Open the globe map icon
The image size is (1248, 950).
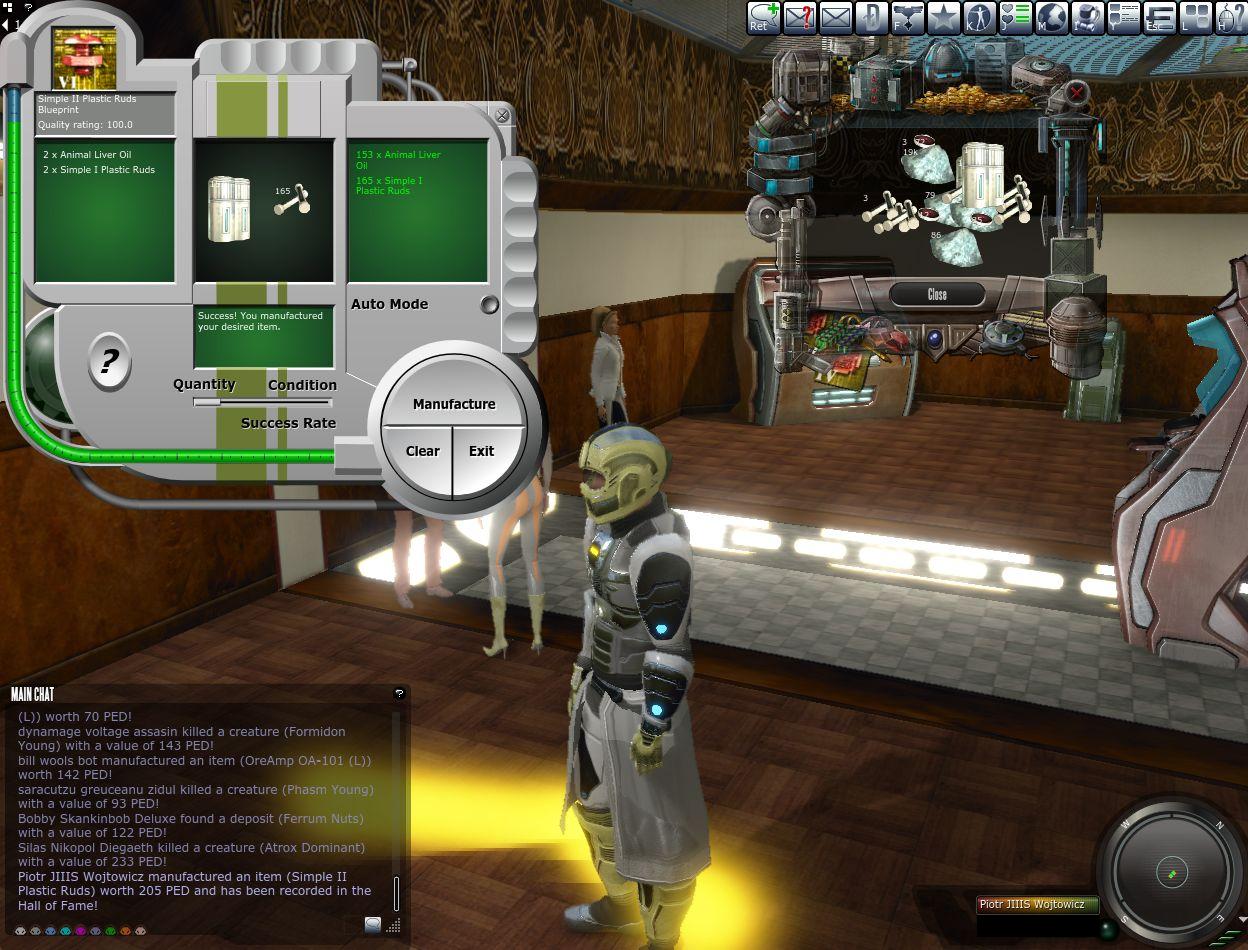click(1051, 18)
